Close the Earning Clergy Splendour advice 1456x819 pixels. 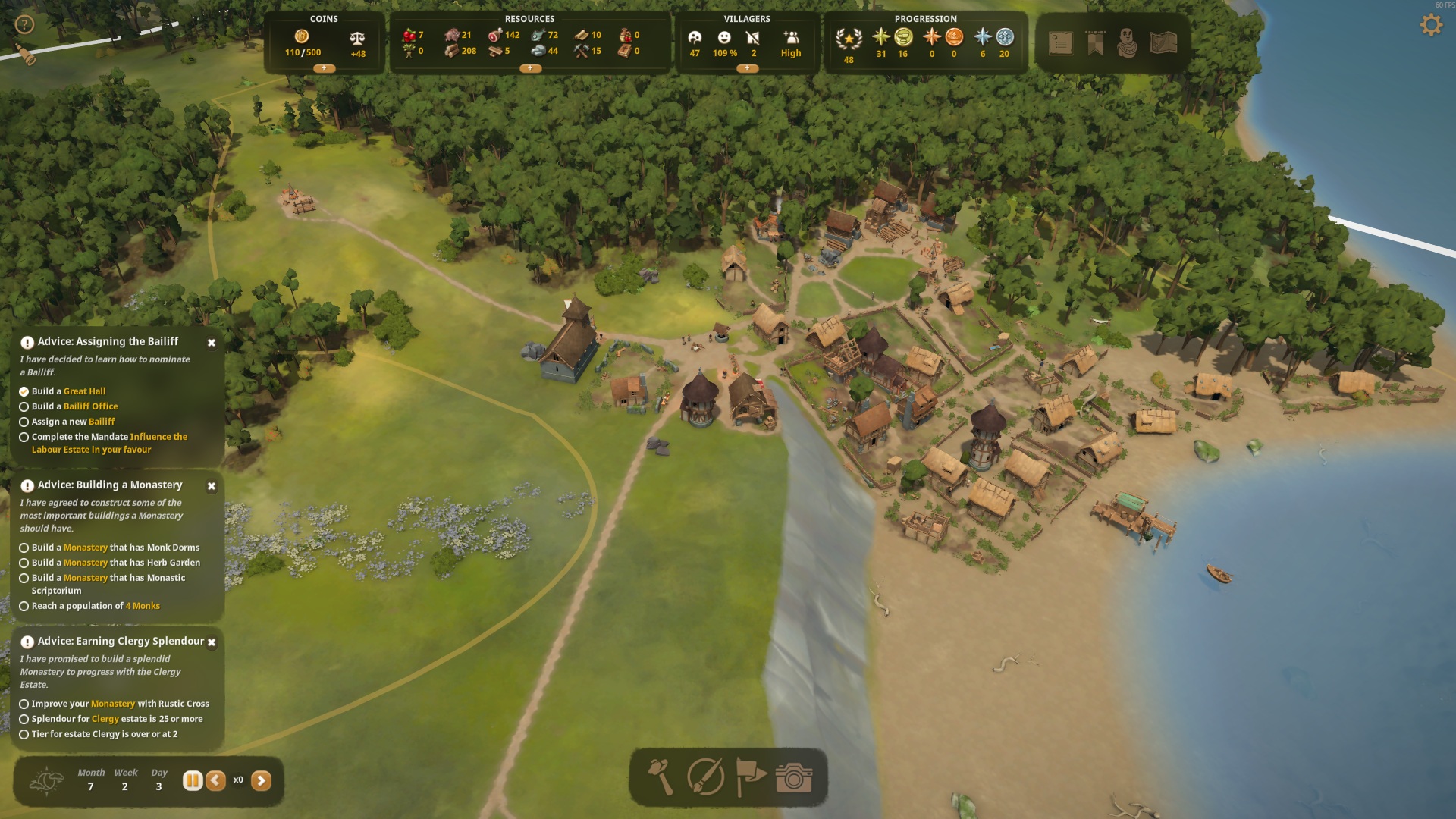[x=212, y=642]
